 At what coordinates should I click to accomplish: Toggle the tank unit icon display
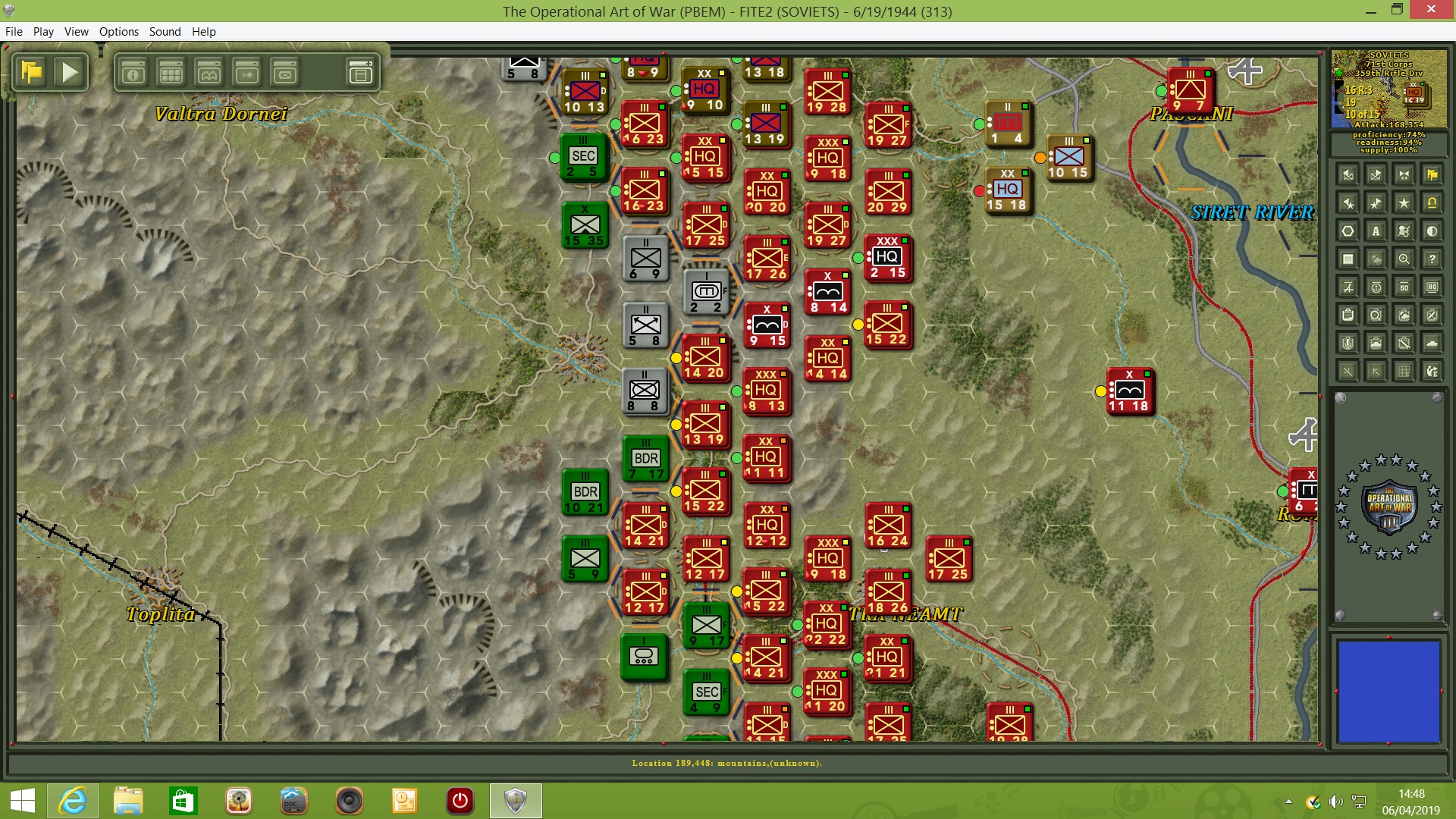coord(1432,343)
